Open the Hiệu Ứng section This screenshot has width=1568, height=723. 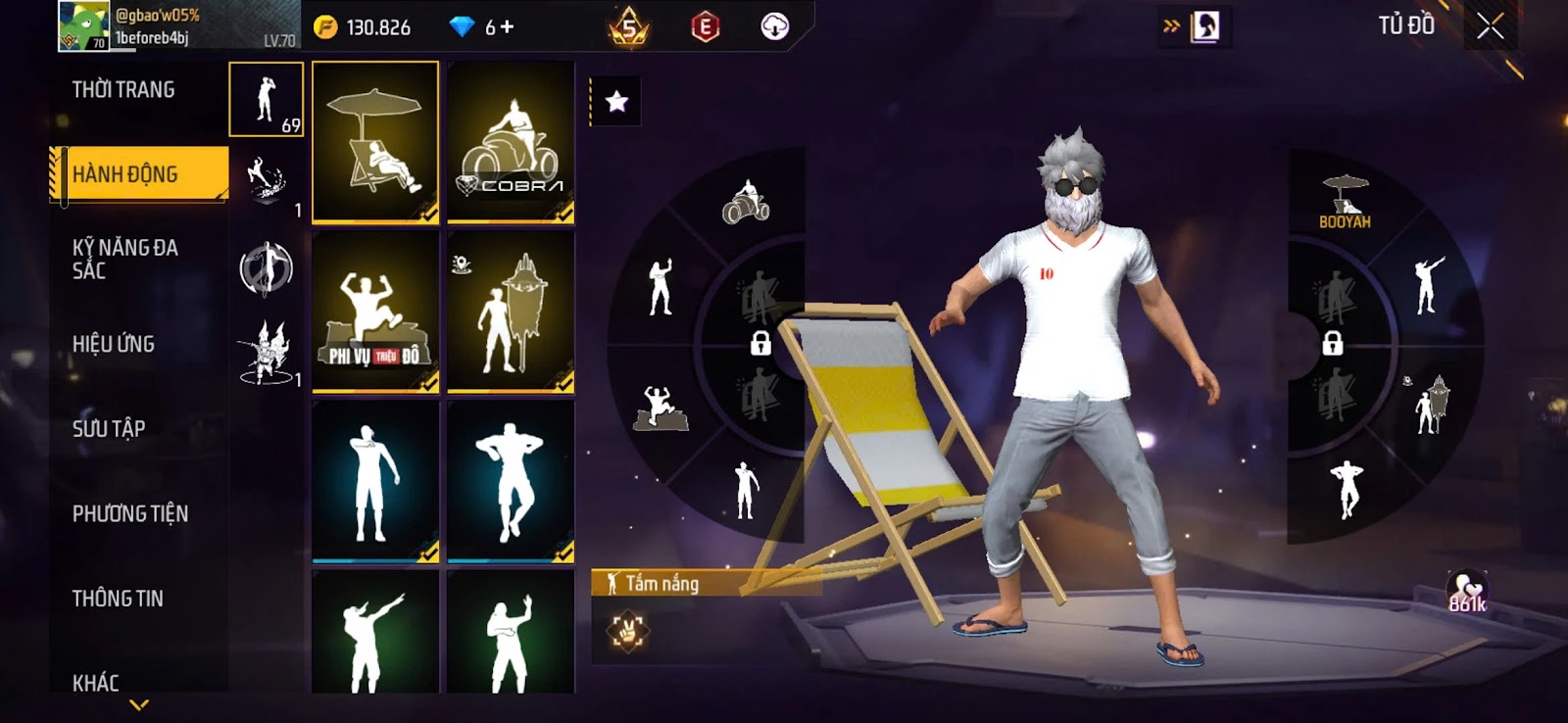pyautogui.click(x=114, y=344)
